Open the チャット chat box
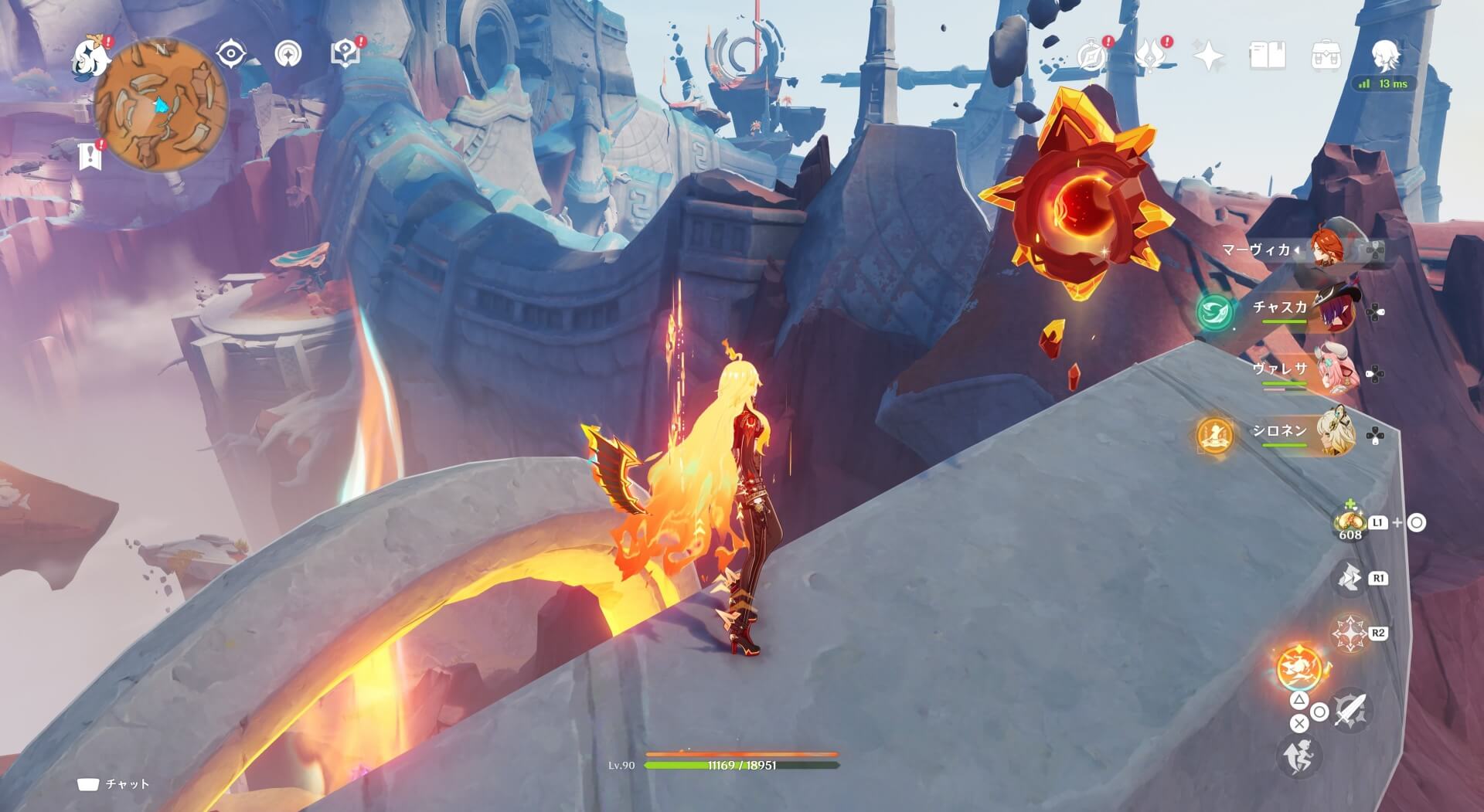Viewport: 1484px width, 812px height. [114, 784]
